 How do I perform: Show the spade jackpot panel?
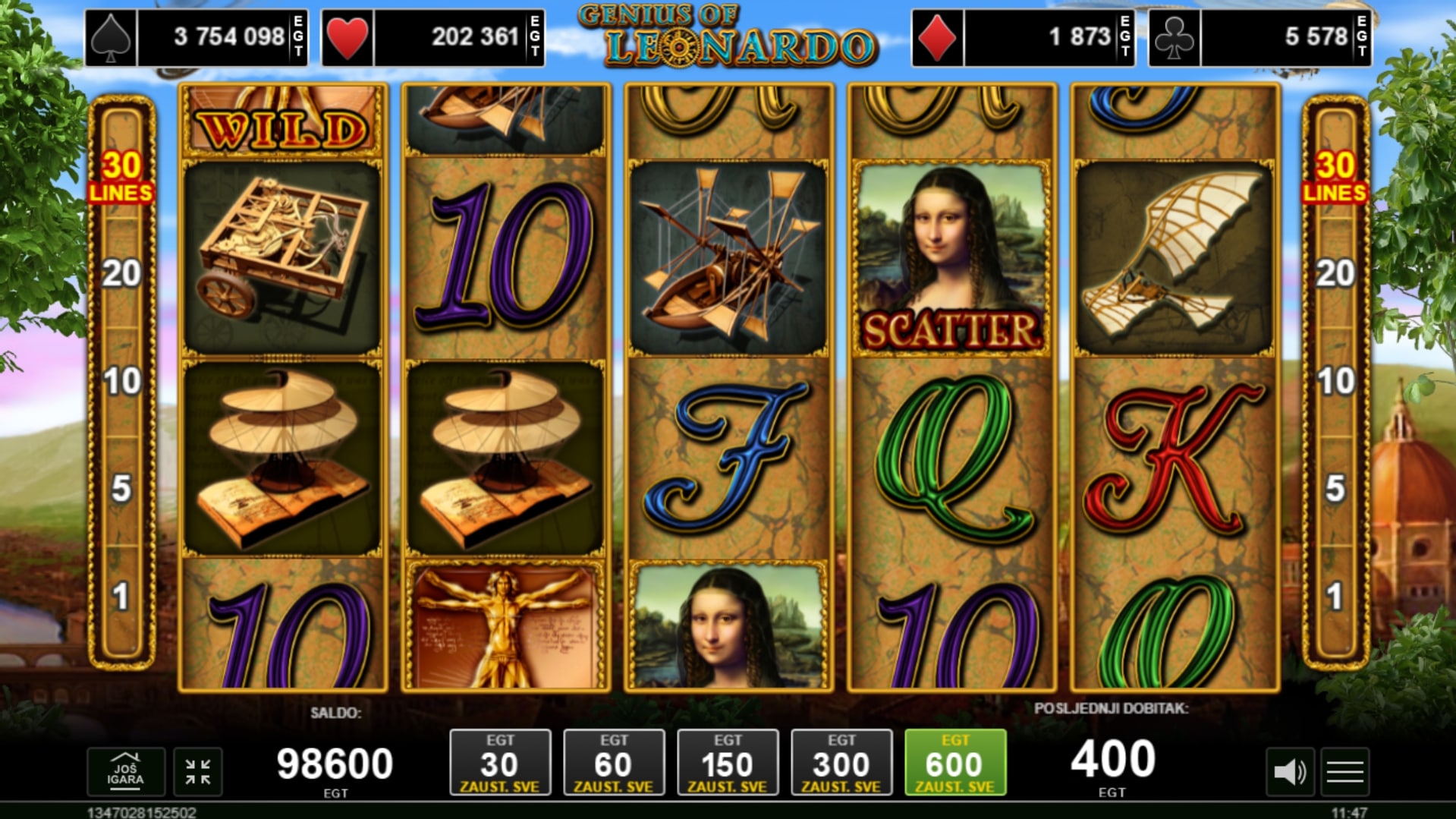pyautogui.click(x=197, y=37)
